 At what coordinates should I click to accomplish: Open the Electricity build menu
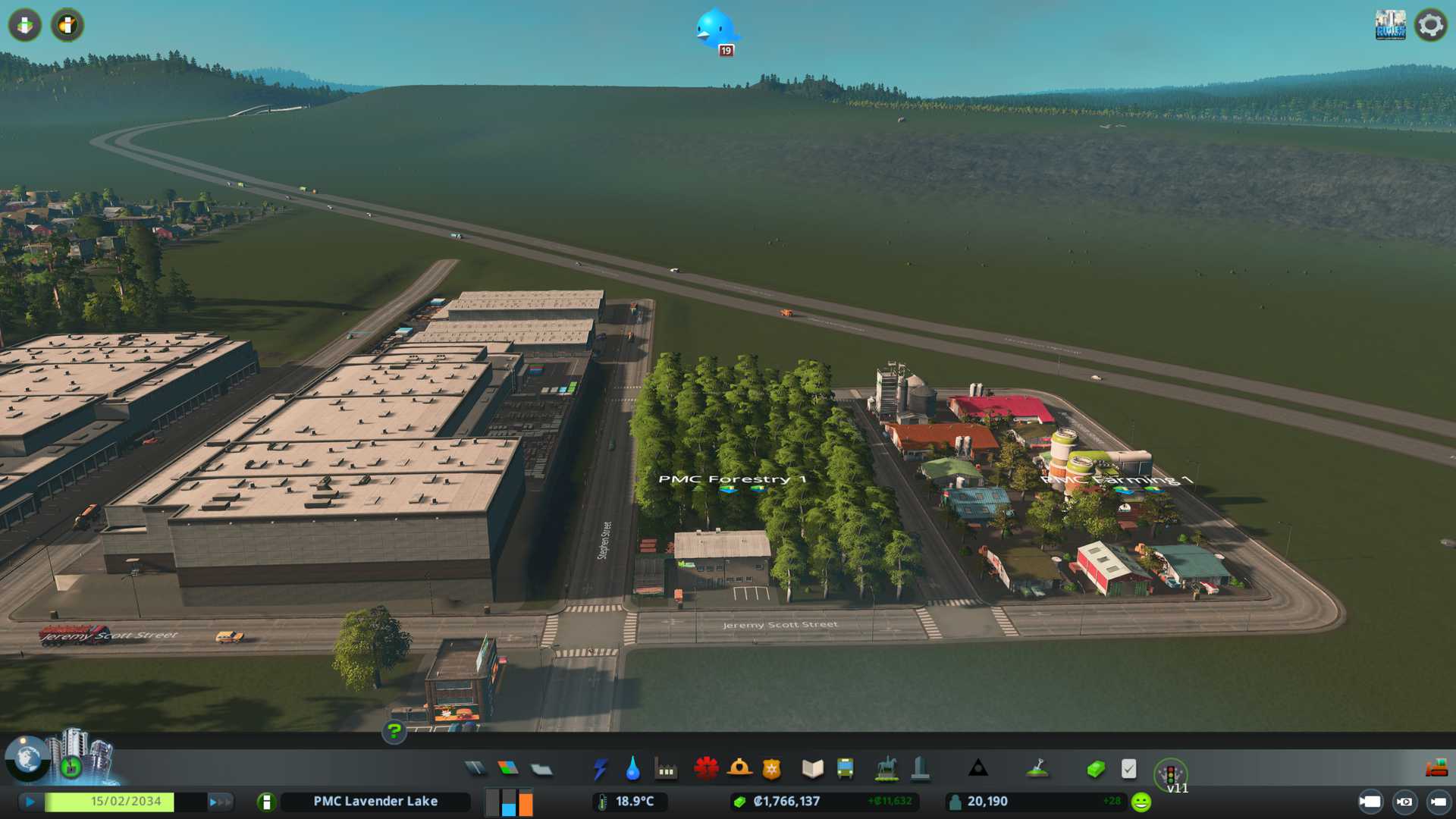pos(600,769)
